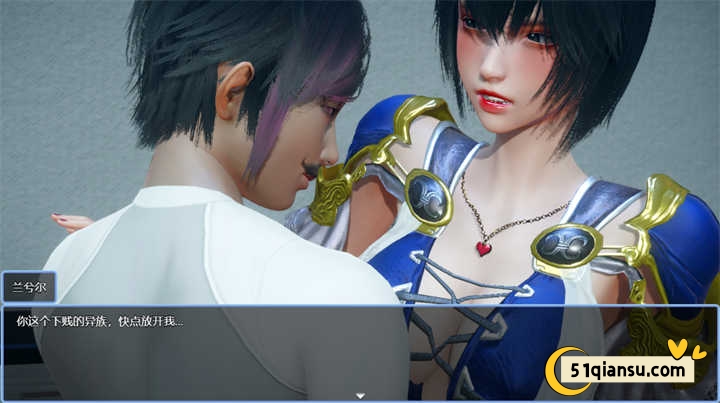Click the white continue arrow below the dialogue
Viewport: 720px width, 403px height.
pos(360,395)
